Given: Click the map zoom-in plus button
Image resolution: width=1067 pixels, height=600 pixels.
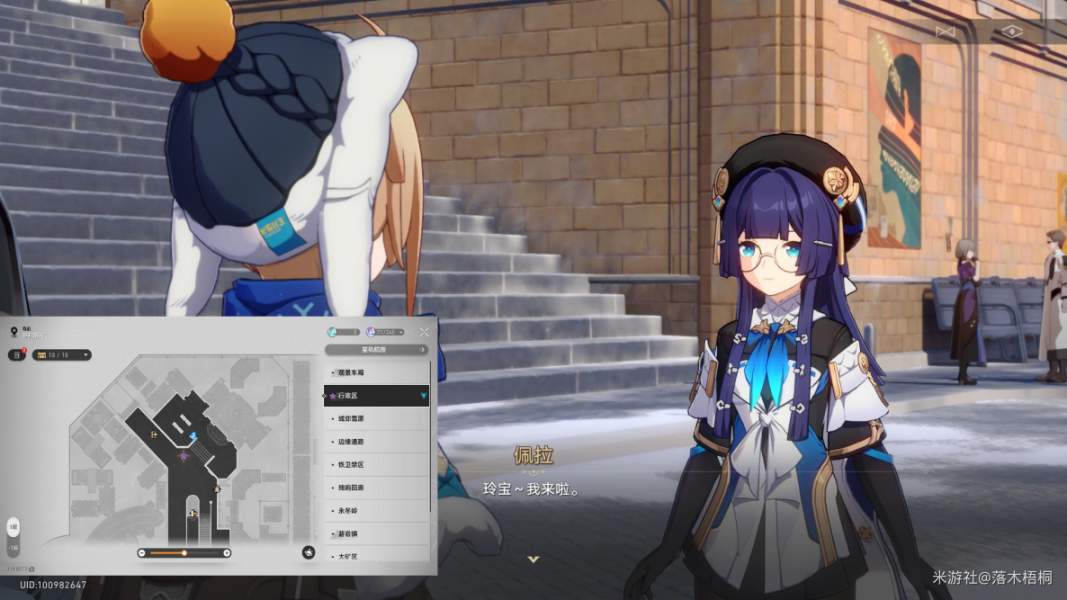Looking at the screenshot, I should [x=227, y=553].
